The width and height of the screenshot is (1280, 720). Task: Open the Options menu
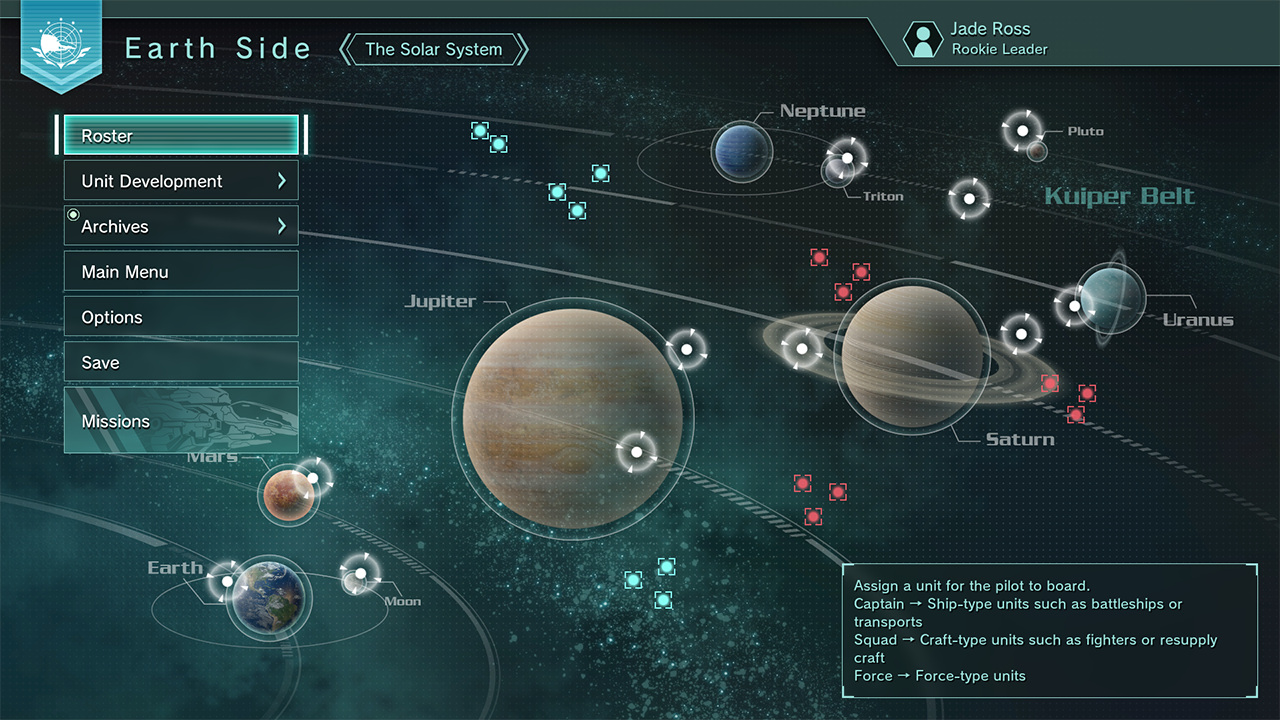[x=181, y=317]
